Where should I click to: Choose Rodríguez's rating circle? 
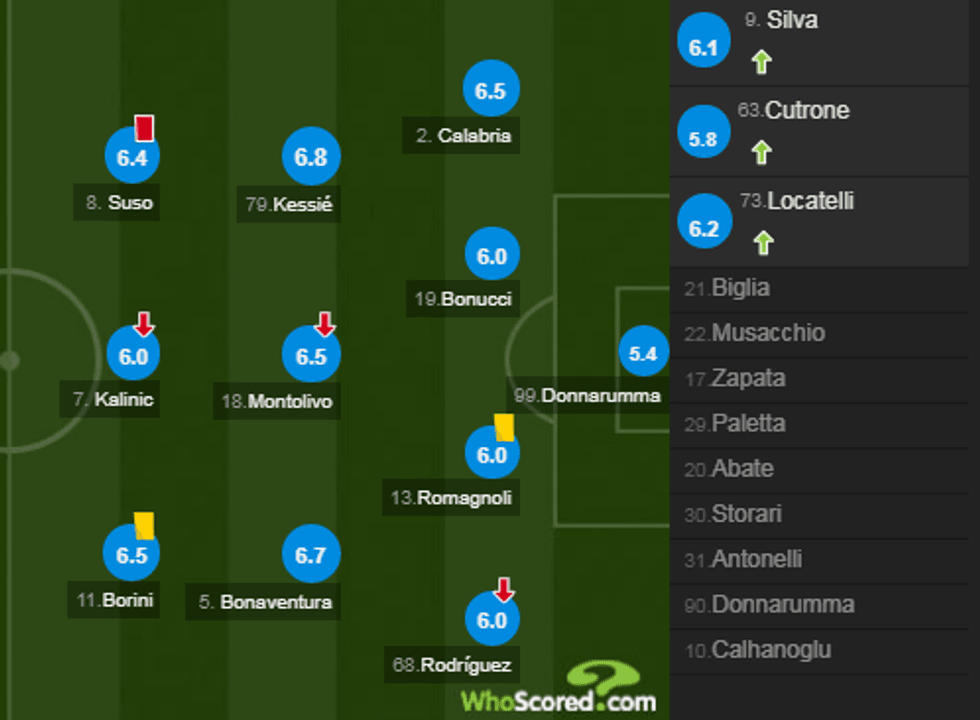(492, 620)
